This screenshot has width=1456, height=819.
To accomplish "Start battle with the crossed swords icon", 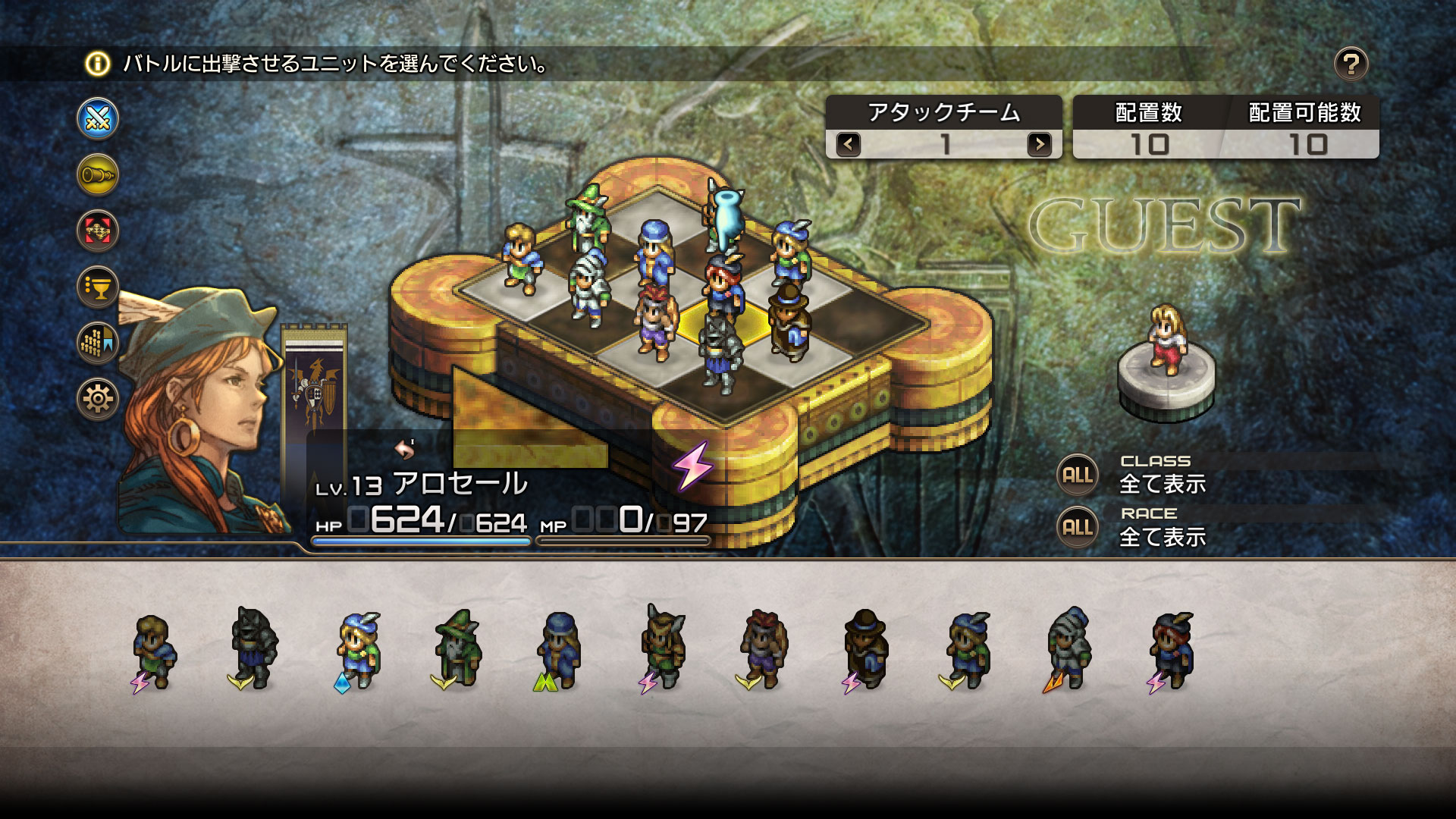I will pos(98,119).
